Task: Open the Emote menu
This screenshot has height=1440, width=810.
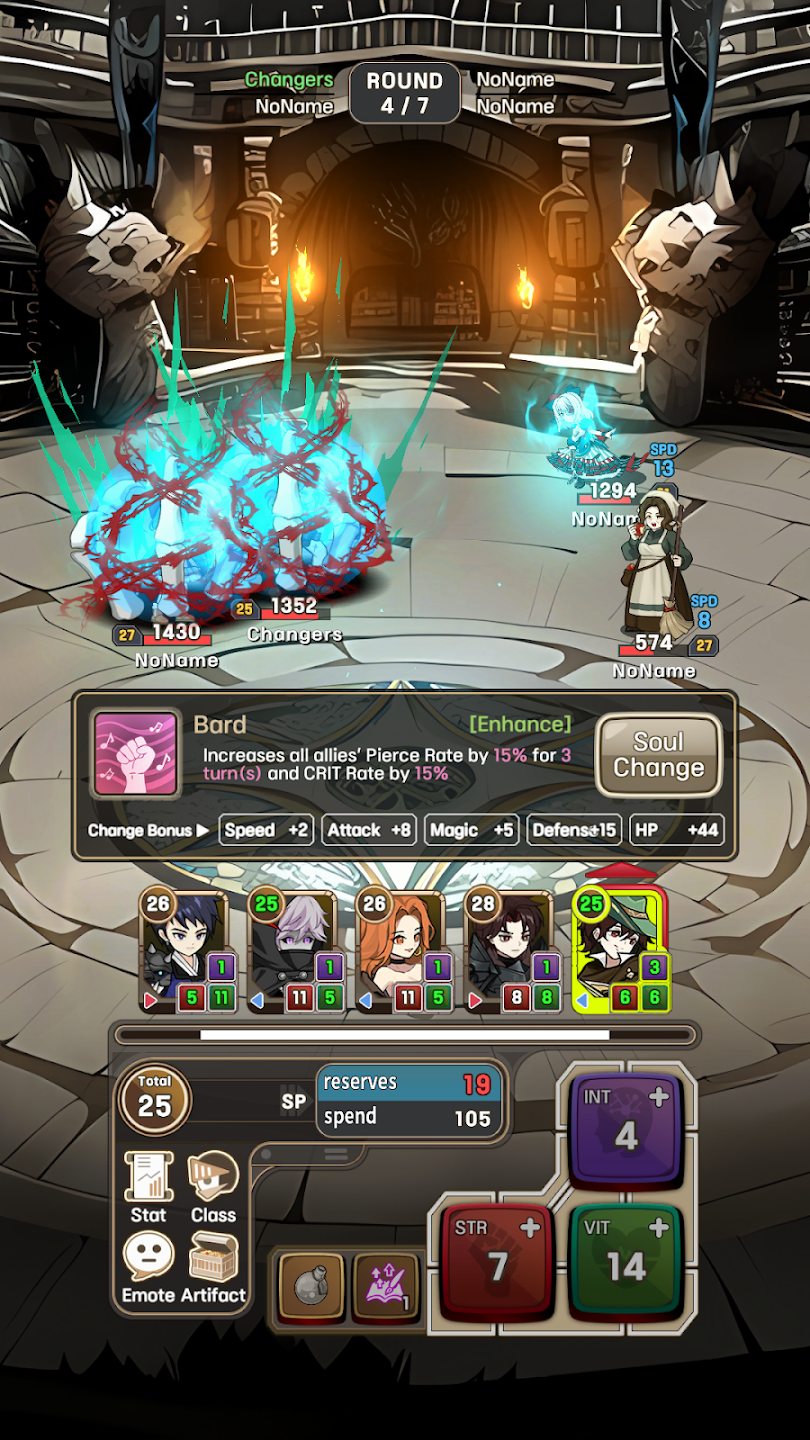Action: click(148, 1267)
